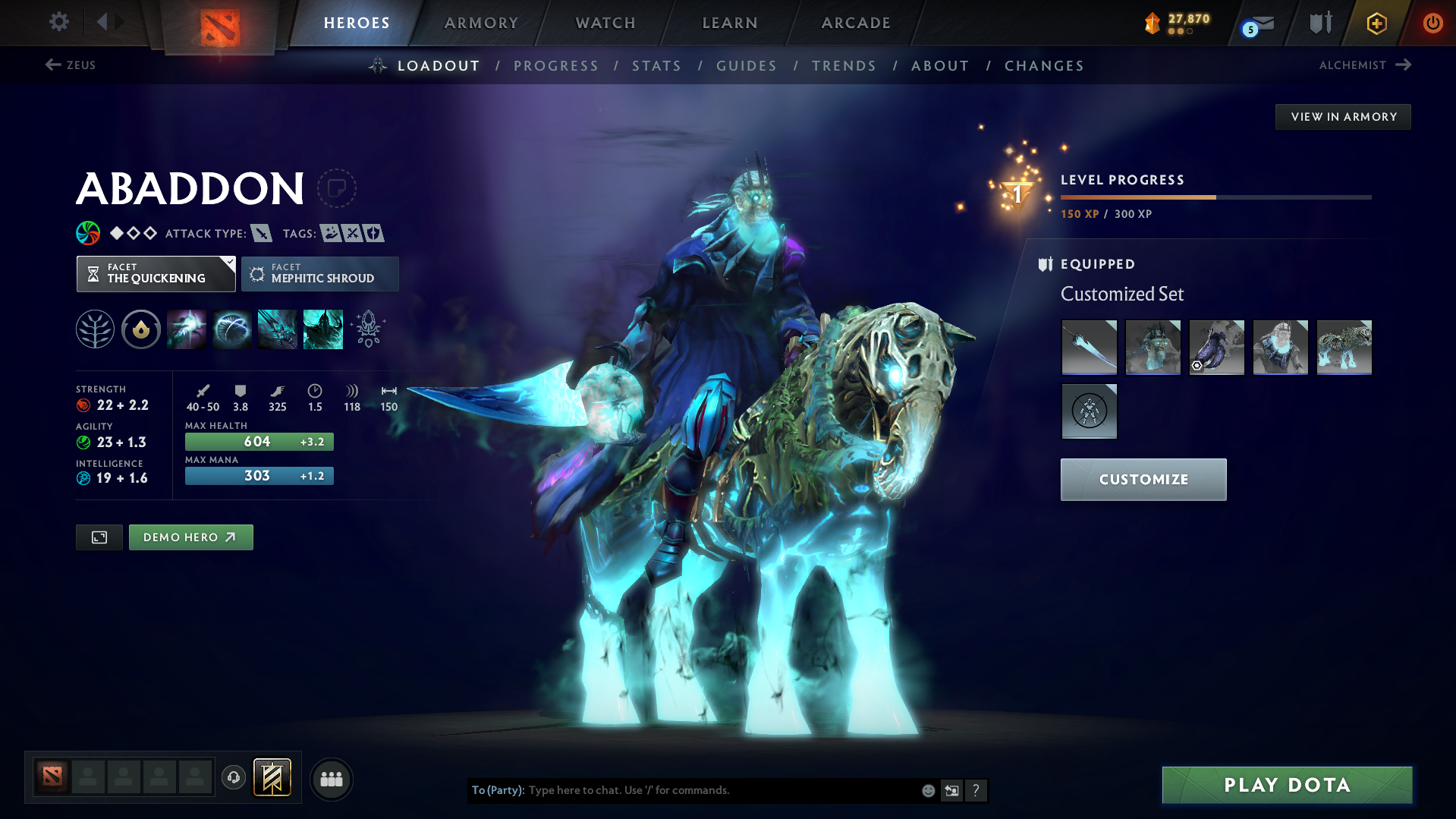Click the Dota Plus gold hexagon icon
The width and height of the screenshot is (1456, 819).
pos(1376,23)
